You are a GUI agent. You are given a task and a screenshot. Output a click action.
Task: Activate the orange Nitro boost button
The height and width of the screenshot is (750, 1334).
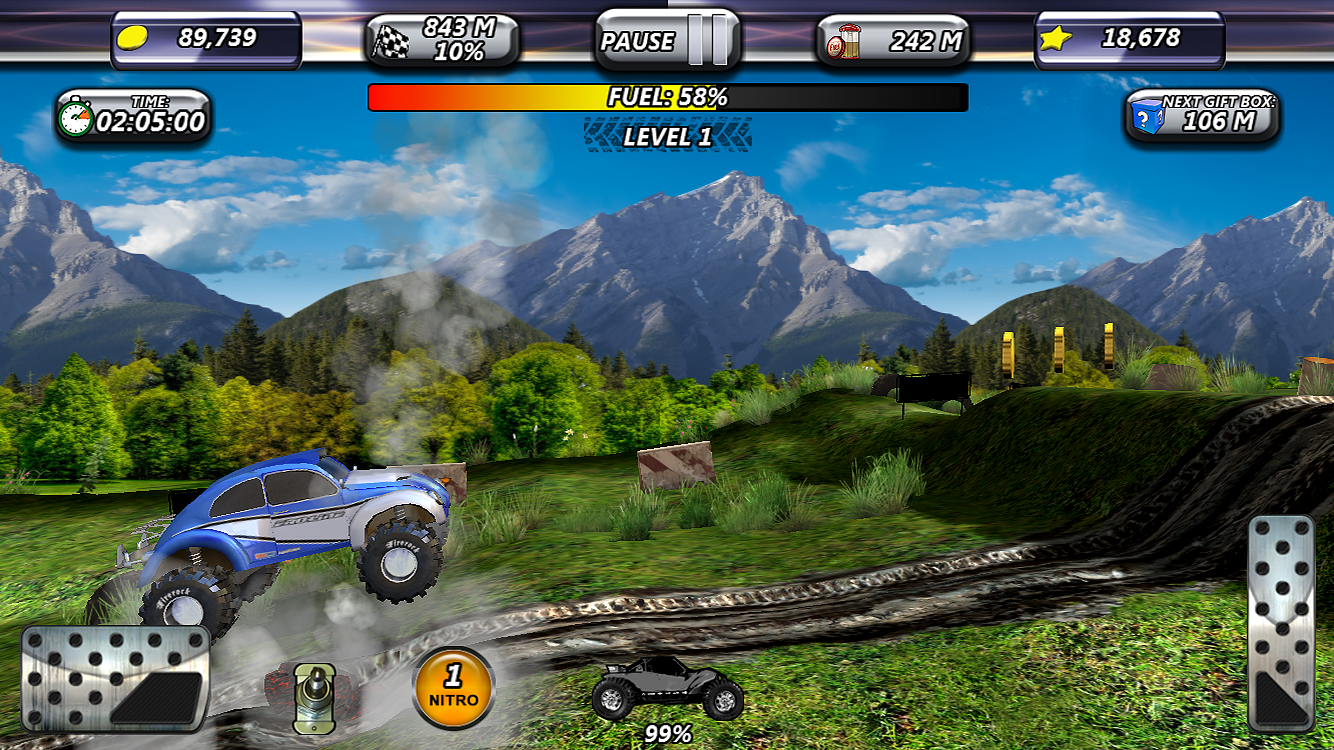tap(453, 689)
